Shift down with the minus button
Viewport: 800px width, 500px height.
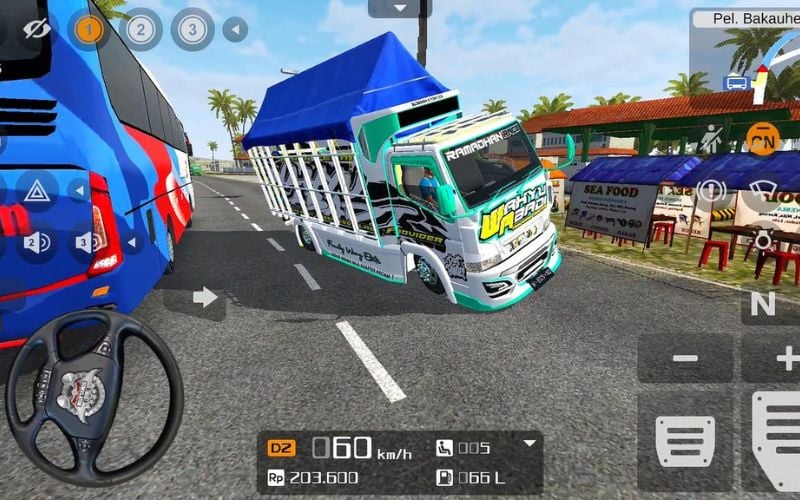tap(685, 358)
